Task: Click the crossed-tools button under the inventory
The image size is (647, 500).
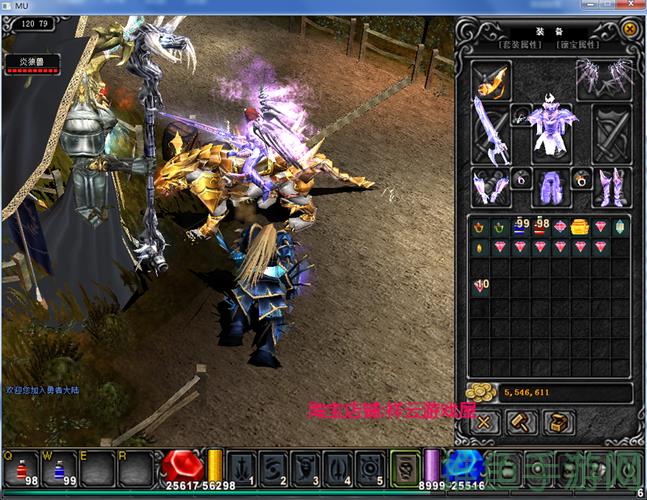Action: tap(485, 422)
